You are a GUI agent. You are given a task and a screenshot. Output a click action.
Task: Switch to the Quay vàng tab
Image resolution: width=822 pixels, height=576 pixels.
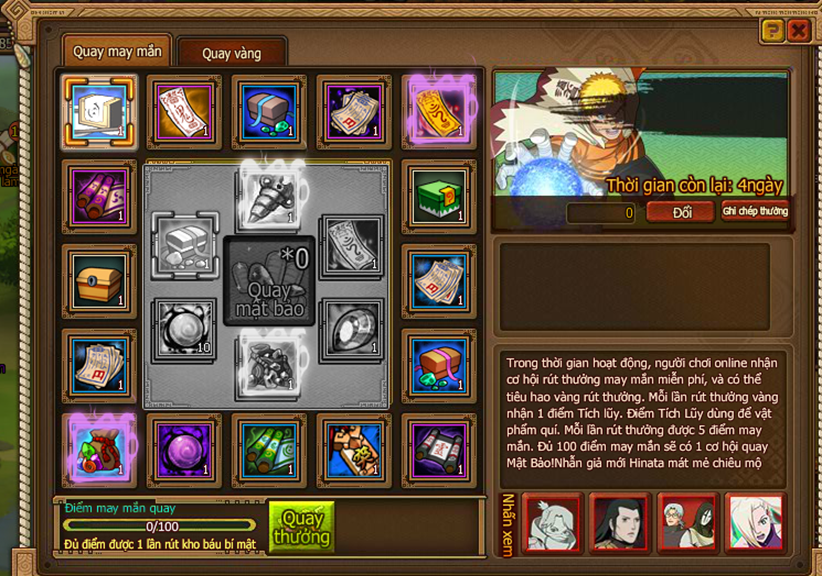(x=231, y=53)
